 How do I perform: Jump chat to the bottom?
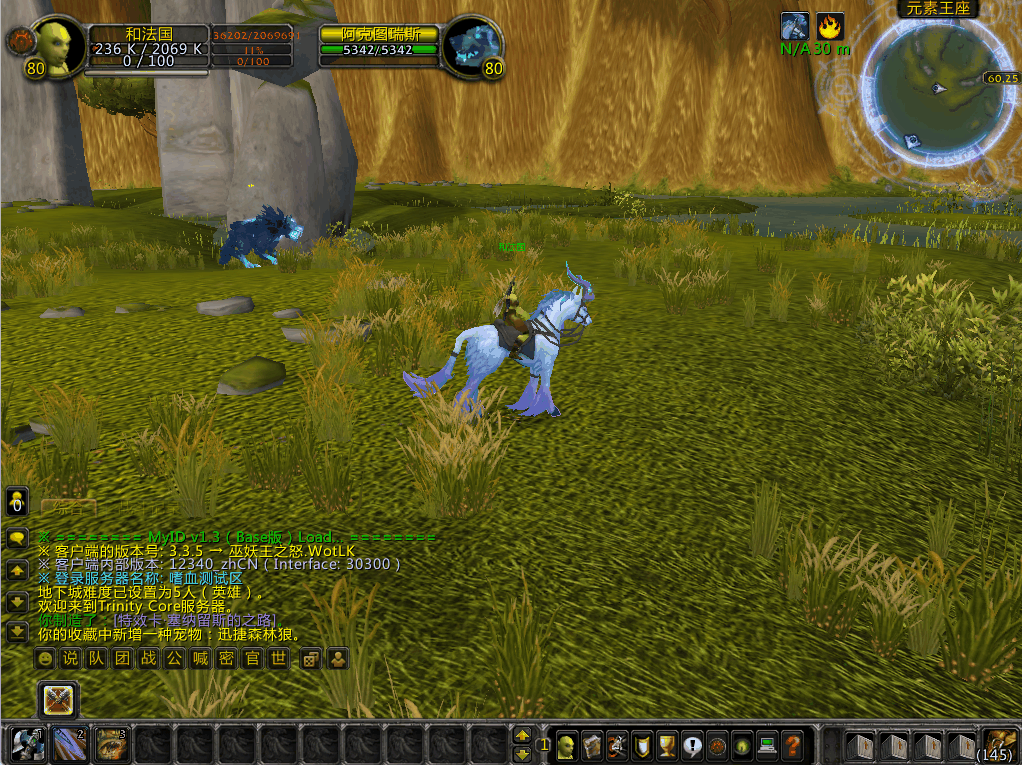click(17, 632)
